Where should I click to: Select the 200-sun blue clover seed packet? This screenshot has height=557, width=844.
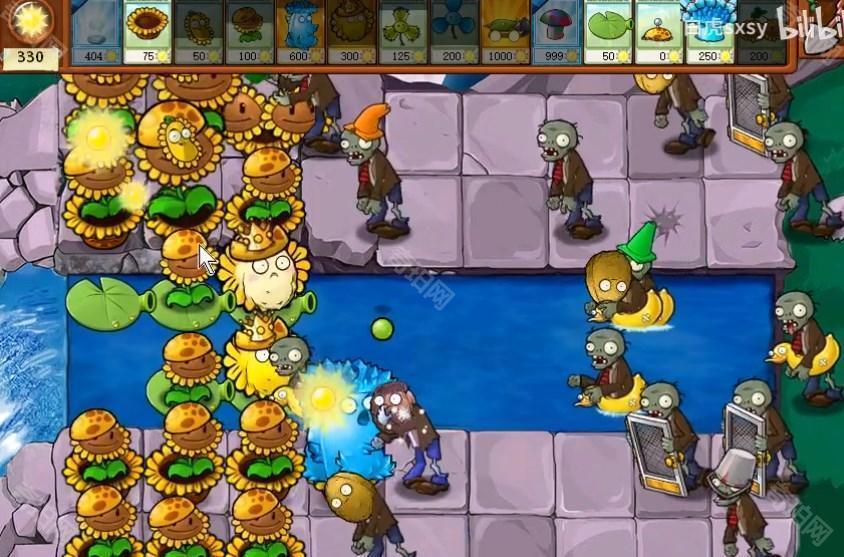point(455,31)
